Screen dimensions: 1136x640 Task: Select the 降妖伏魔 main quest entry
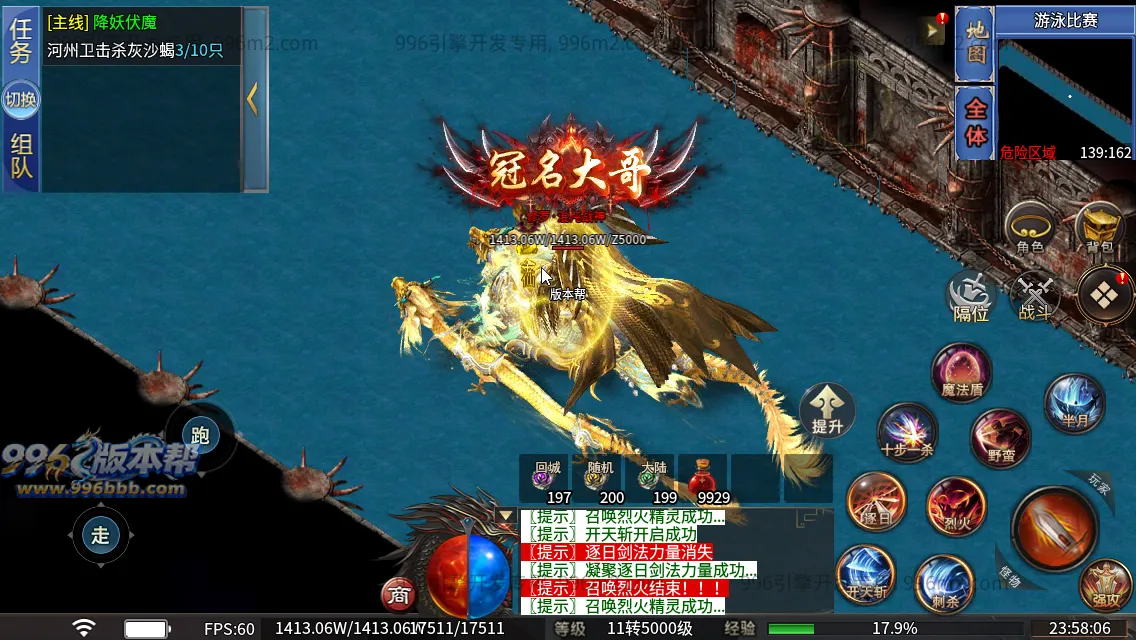pyautogui.click(x=125, y=22)
